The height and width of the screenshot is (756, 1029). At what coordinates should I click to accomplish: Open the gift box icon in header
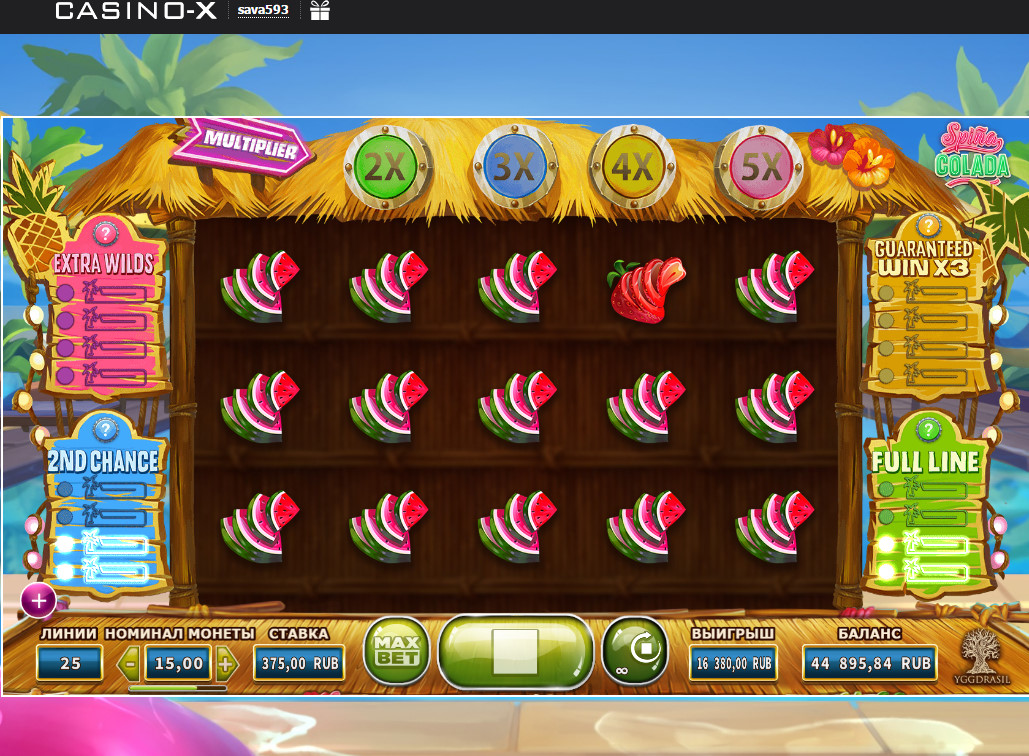coord(320,11)
